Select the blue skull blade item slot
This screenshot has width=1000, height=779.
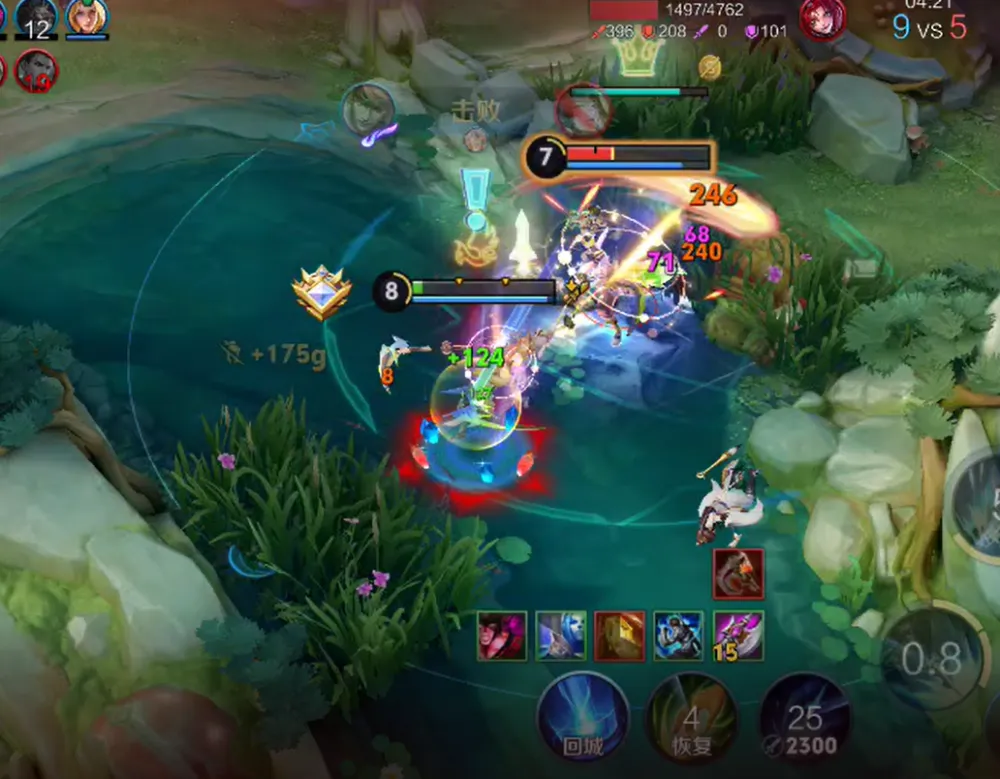(x=561, y=636)
